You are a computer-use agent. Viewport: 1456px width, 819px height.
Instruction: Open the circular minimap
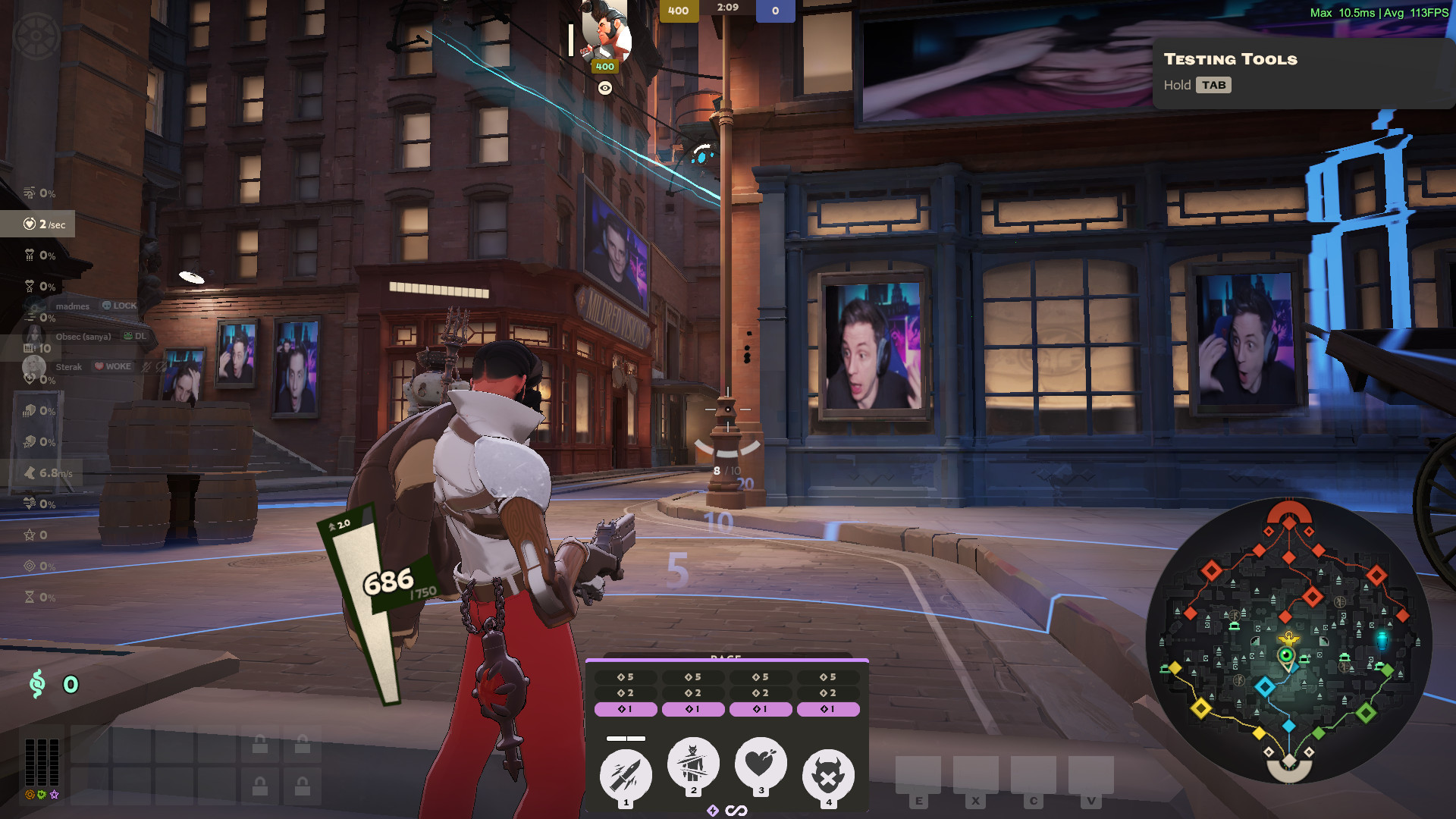1288,641
